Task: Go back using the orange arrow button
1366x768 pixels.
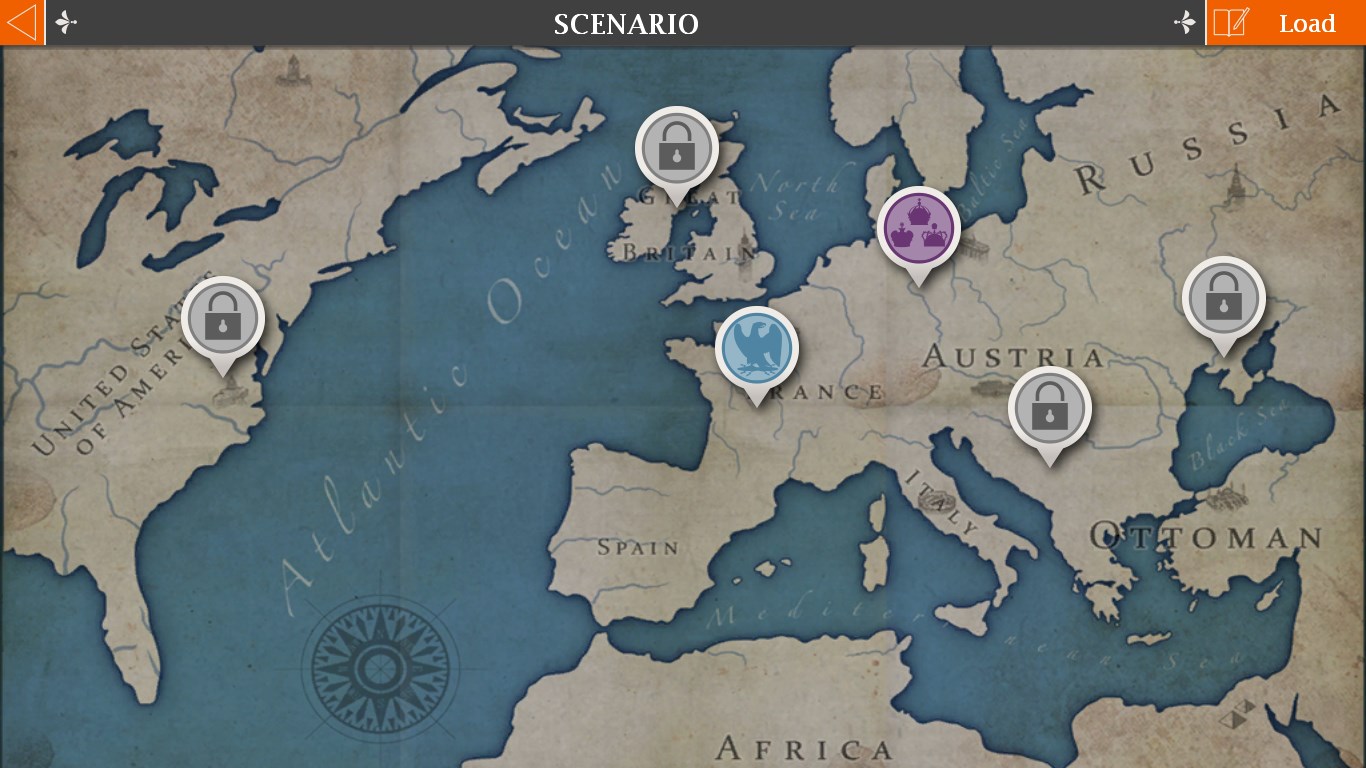Action: (x=22, y=22)
